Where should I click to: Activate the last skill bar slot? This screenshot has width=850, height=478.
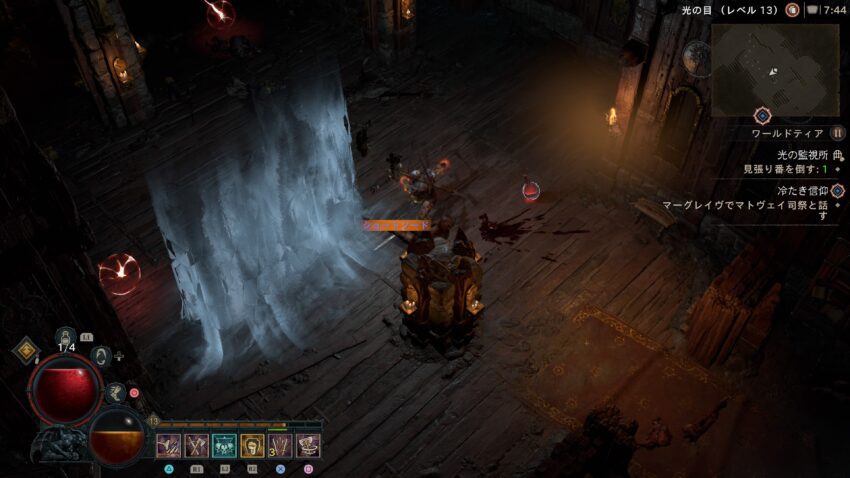[308, 446]
